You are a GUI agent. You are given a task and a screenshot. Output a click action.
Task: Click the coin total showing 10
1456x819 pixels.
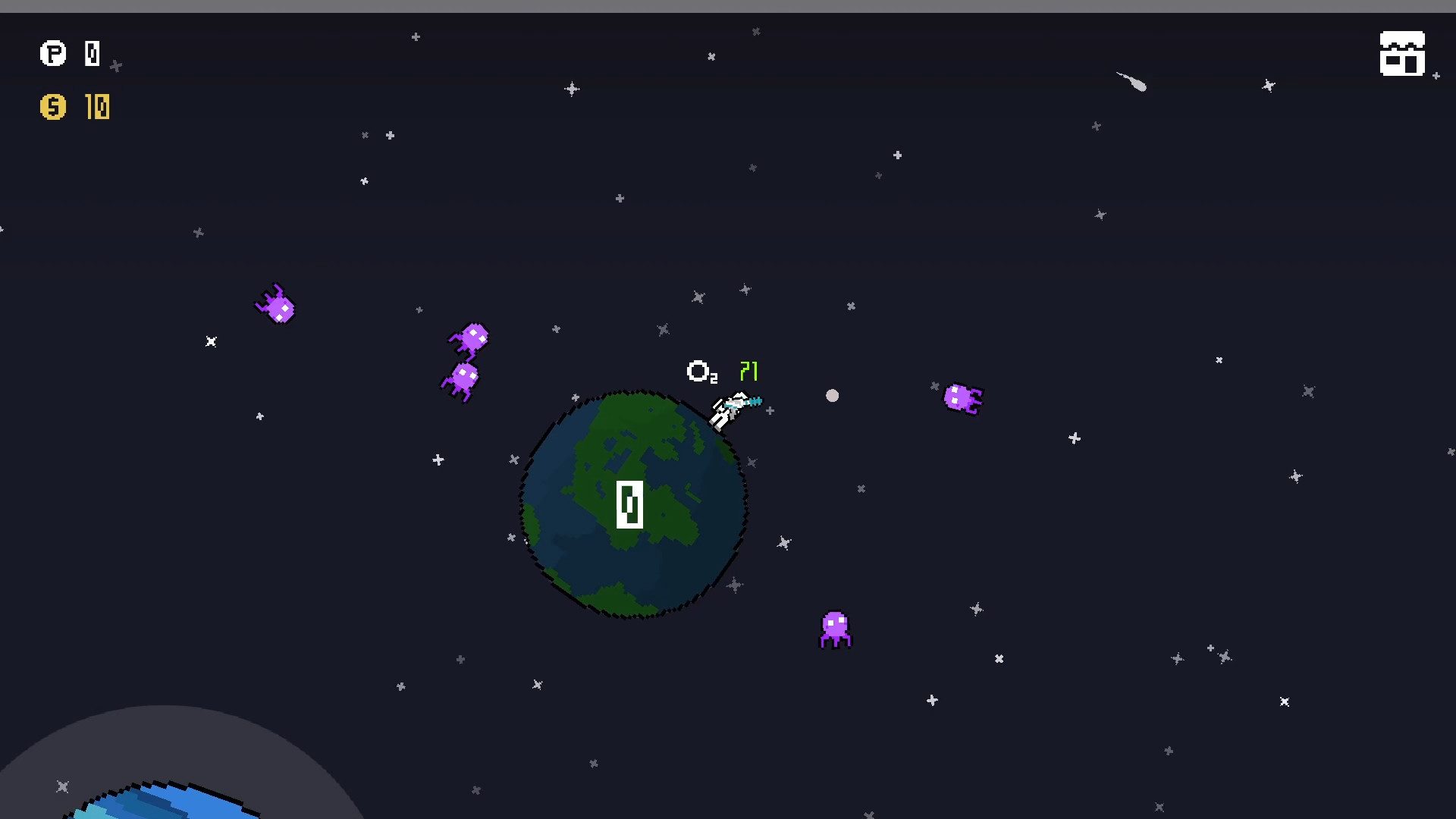coord(98,107)
